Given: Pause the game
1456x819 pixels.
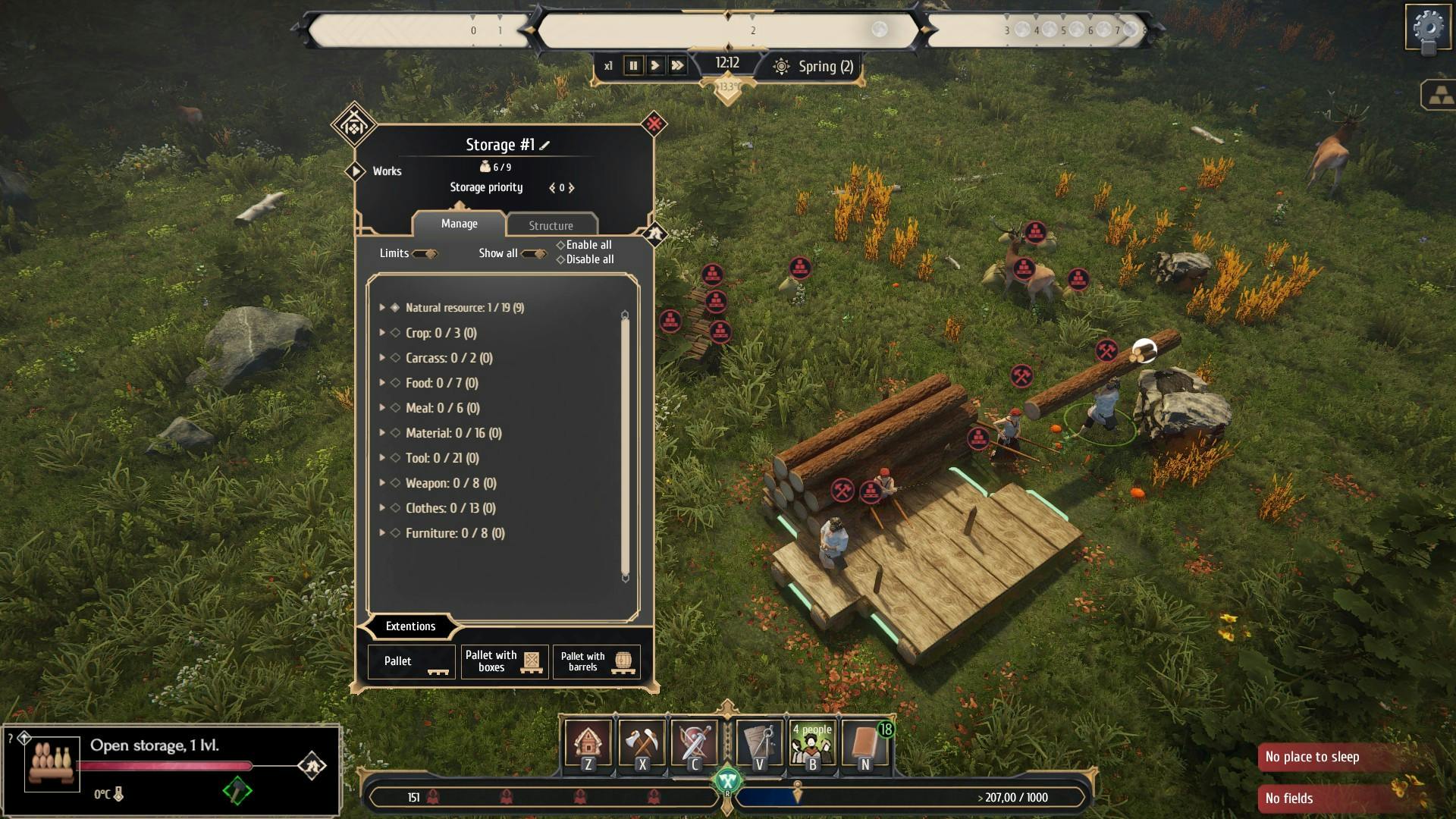Looking at the screenshot, I should pyautogui.click(x=633, y=66).
